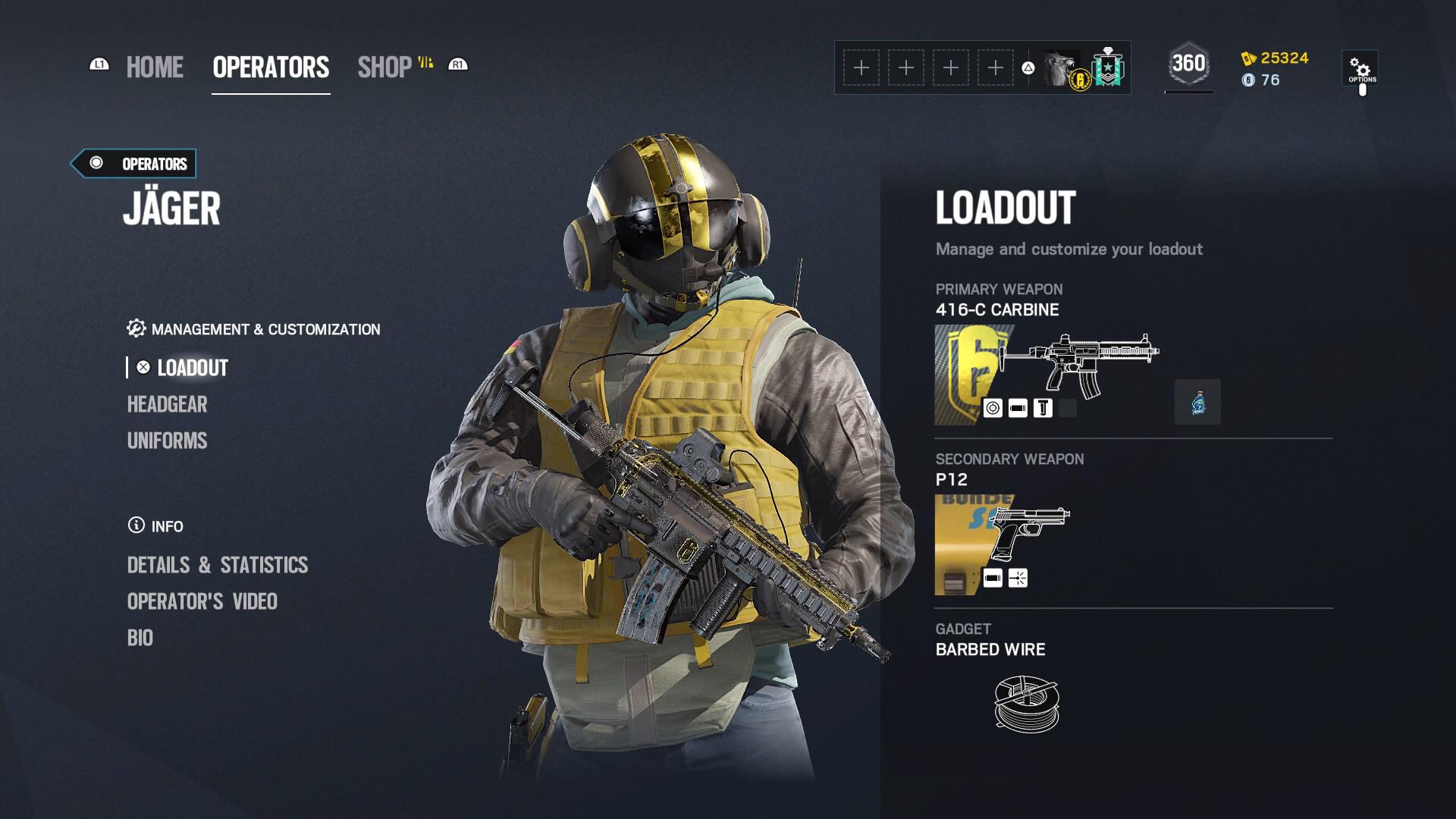Watch the OPERATOR'S VIDEO
Screen dimensions: 1456x819
pyautogui.click(x=202, y=601)
